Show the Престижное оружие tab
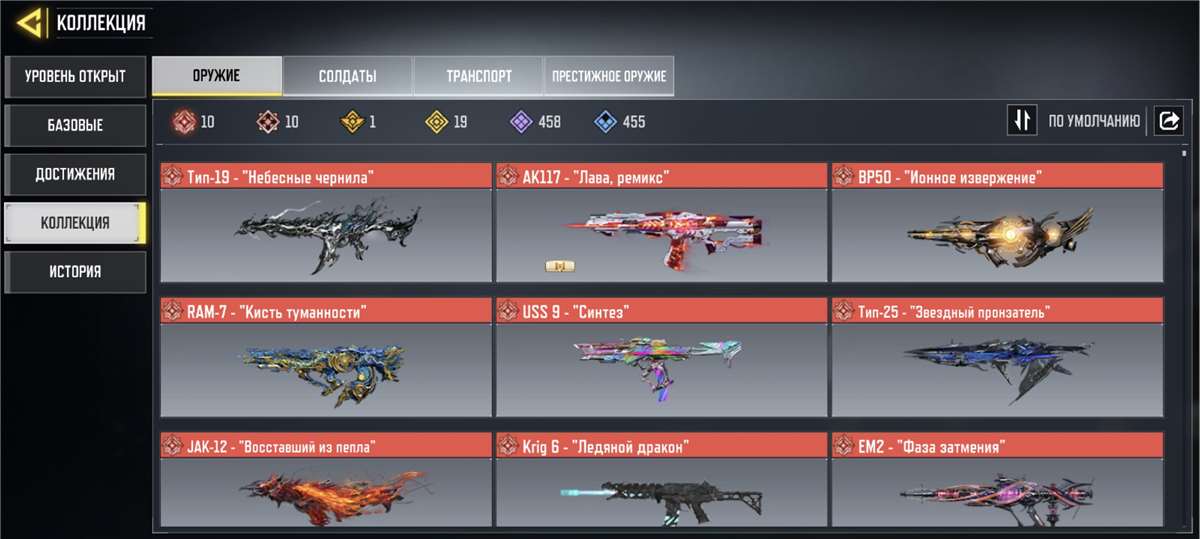 (609, 76)
